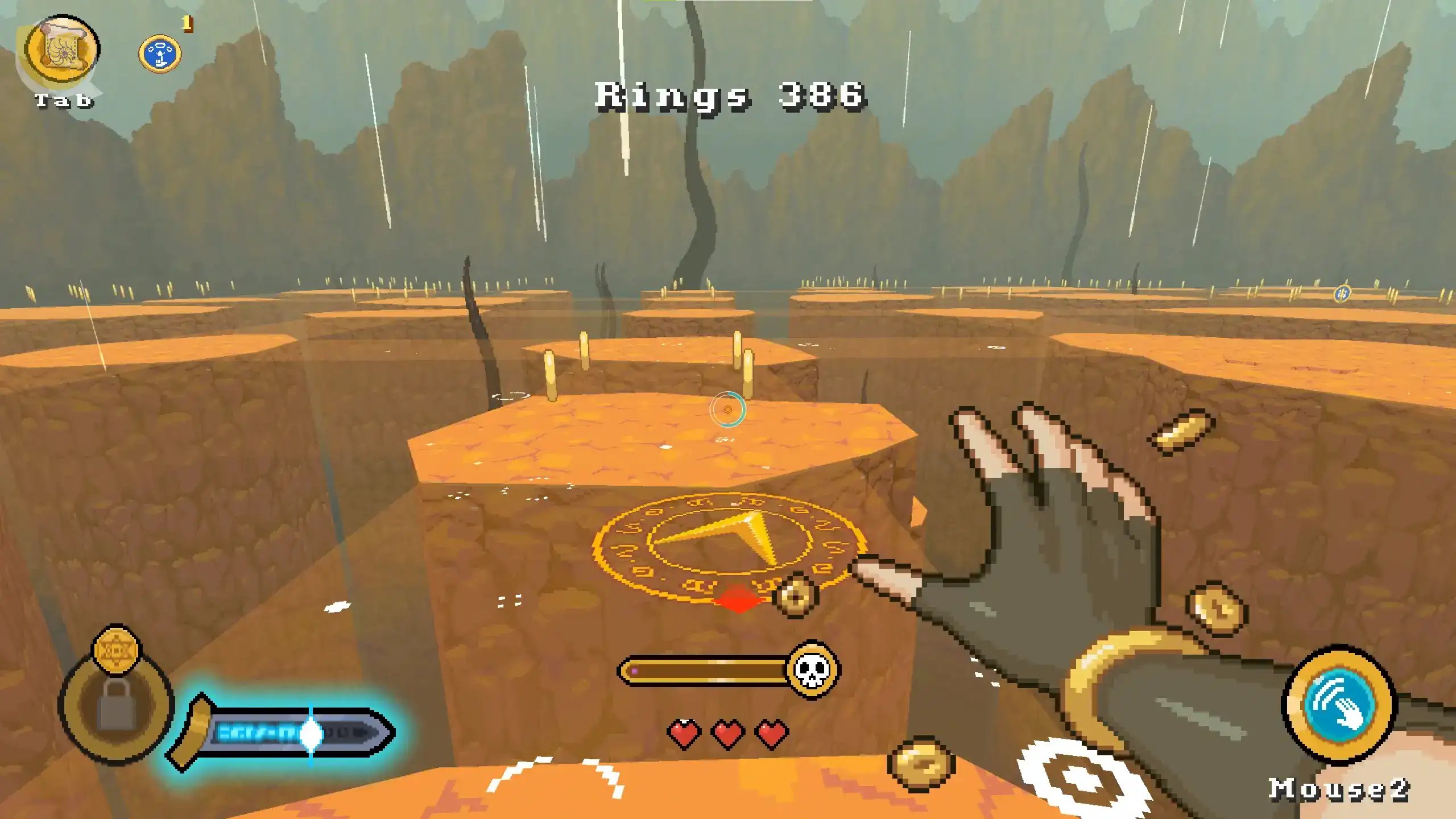1456x819 pixels.
Task: Activate the blue hand wave ability
Action: [x=1339, y=704]
